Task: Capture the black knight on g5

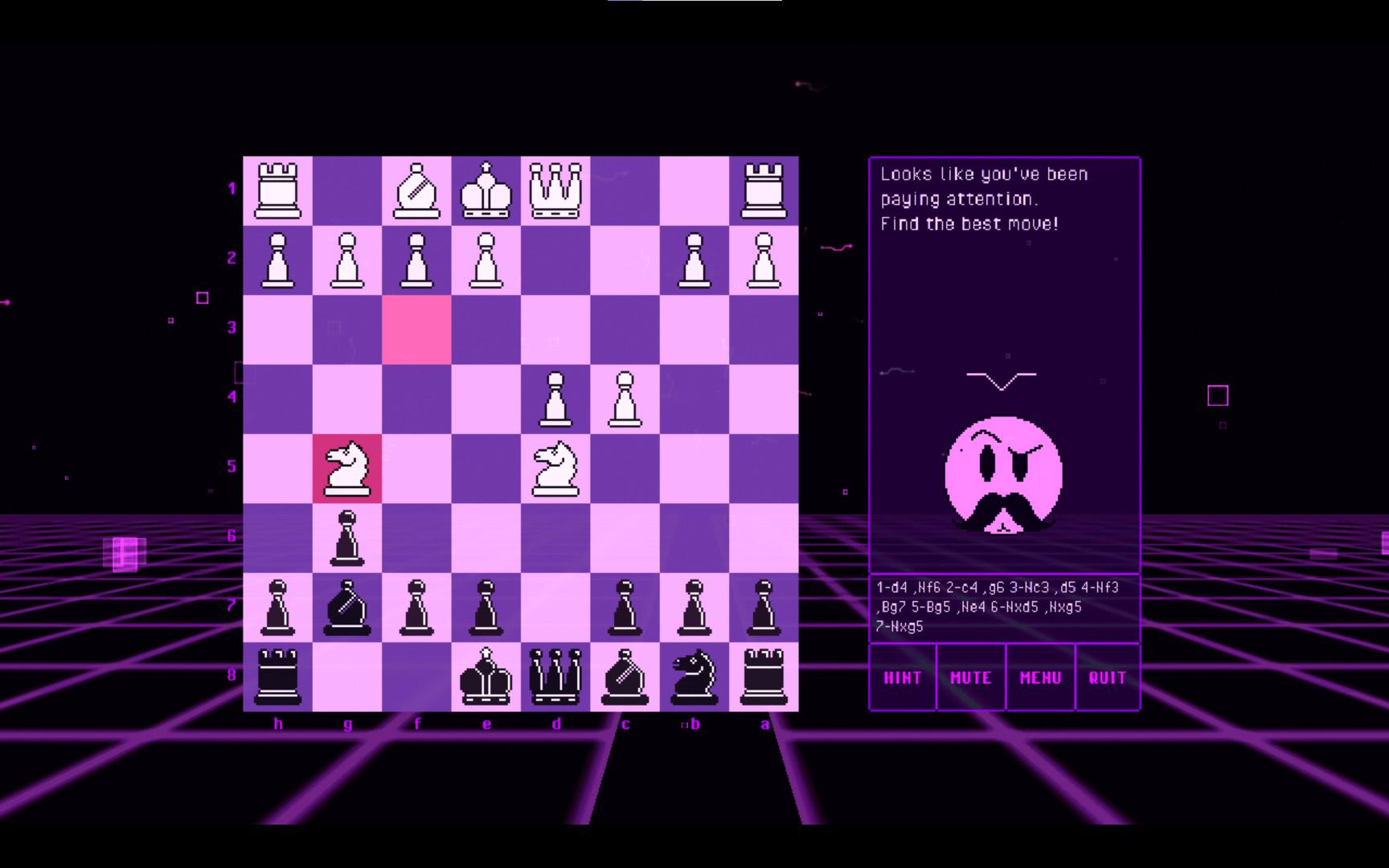Action: pos(347,468)
